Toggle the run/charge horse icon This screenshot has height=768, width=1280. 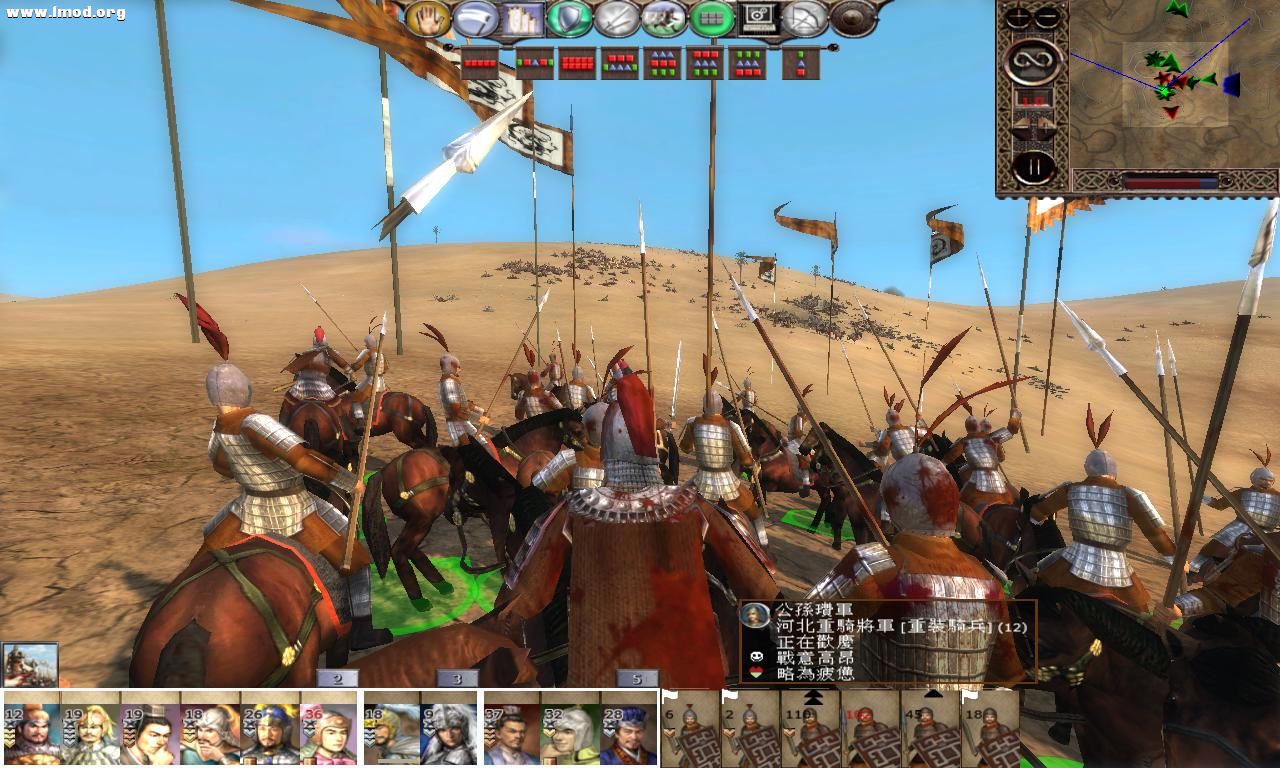pos(664,18)
